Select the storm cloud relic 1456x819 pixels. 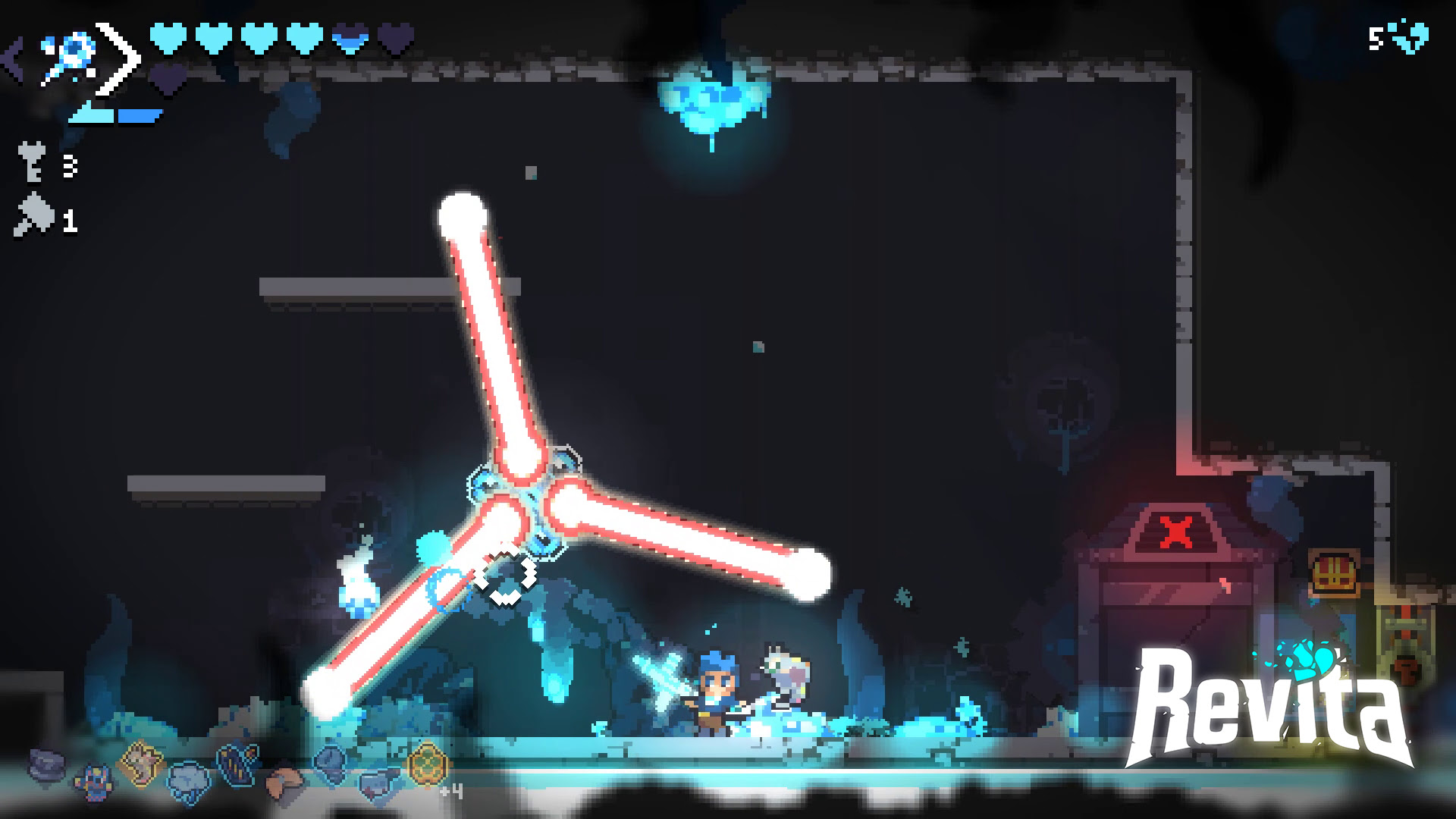(x=187, y=780)
